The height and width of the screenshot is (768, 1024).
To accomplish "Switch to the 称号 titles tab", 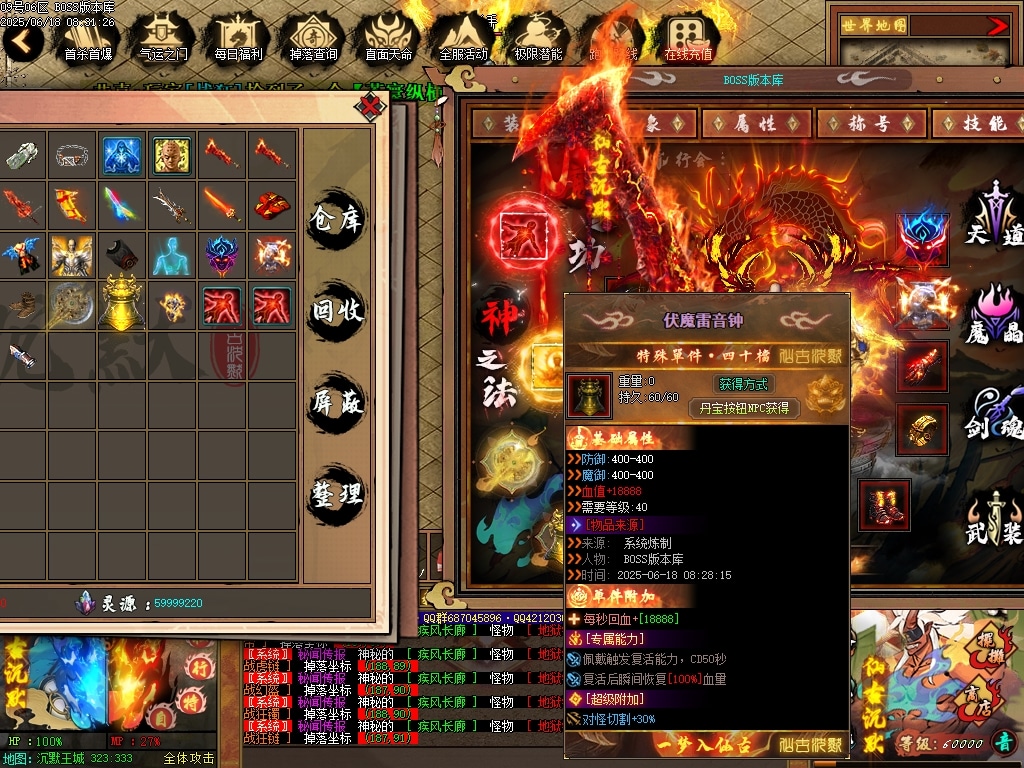I will tap(868, 123).
